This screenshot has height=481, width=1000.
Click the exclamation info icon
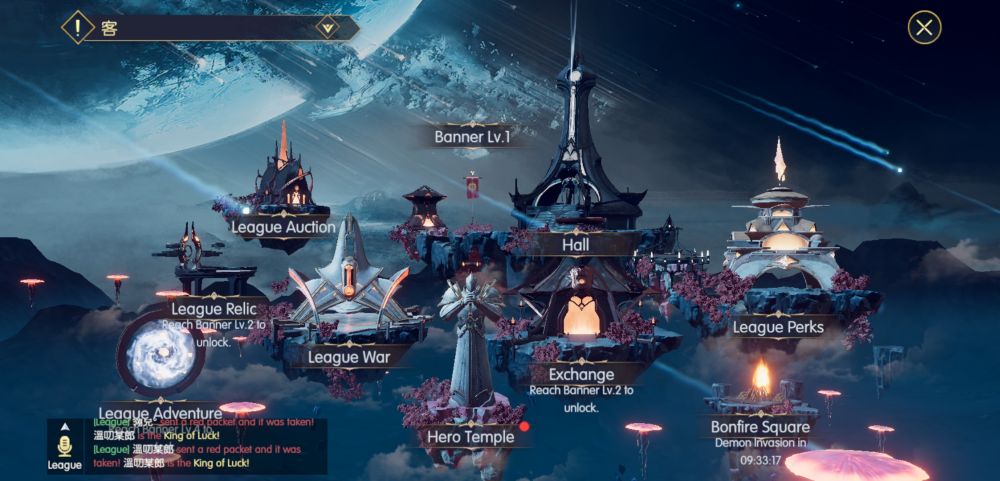[x=76, y=27]
